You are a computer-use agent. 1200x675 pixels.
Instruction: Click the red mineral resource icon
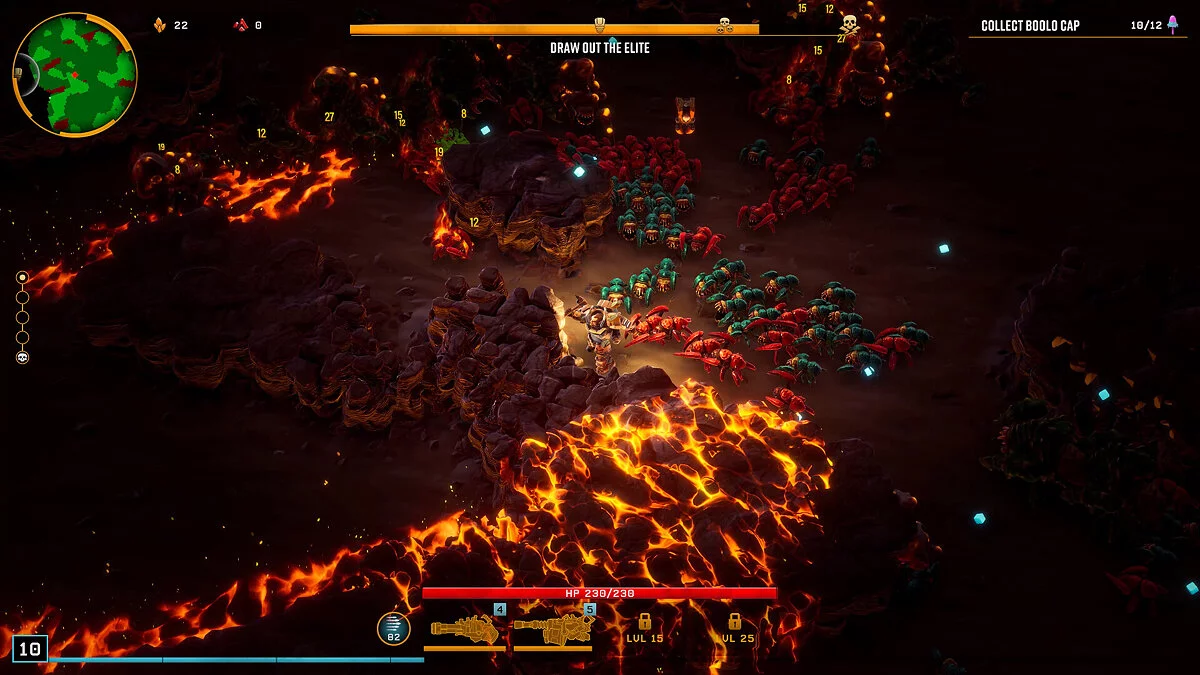[240, 25]
